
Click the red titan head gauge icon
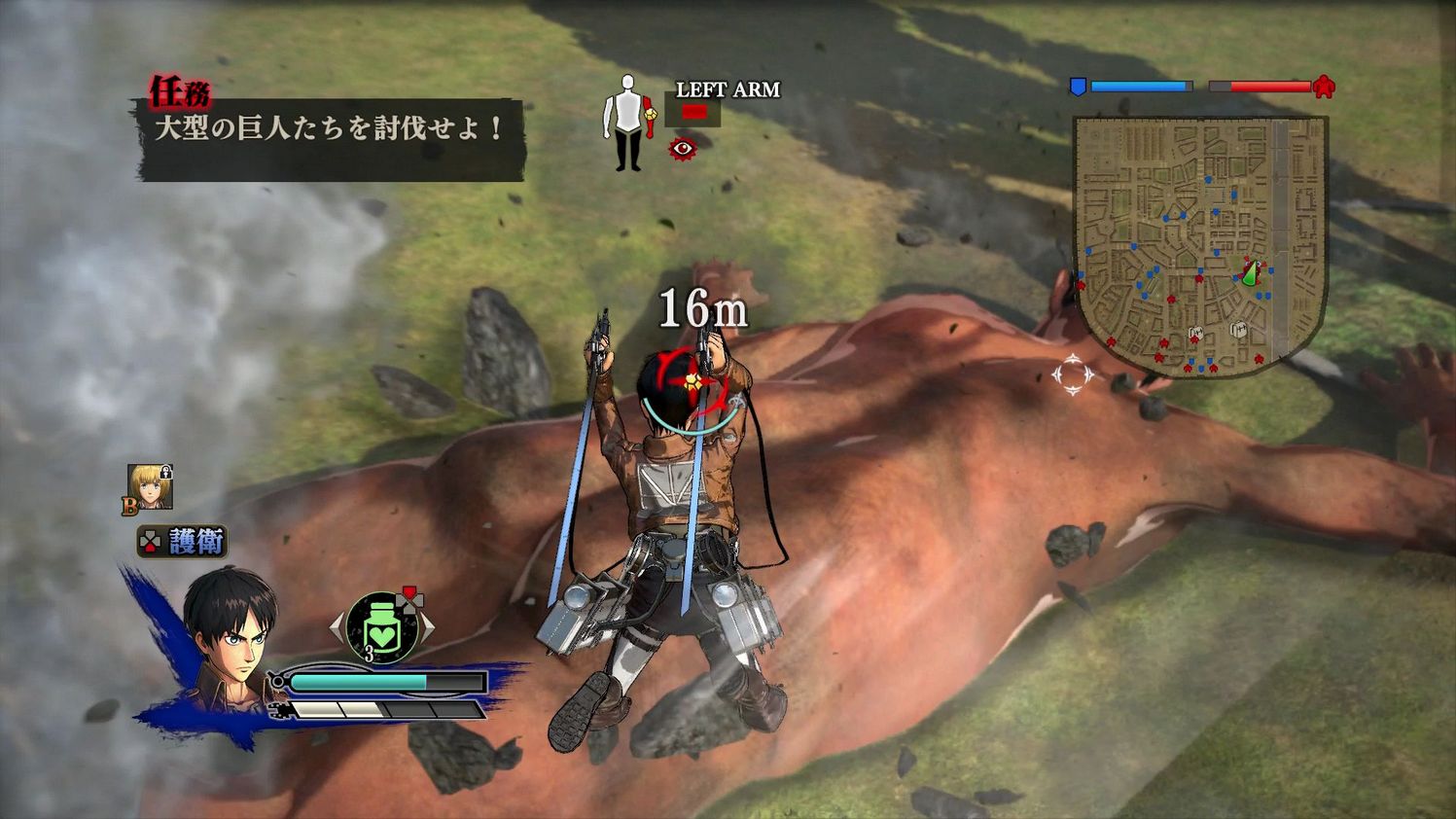click(1324, 87)
